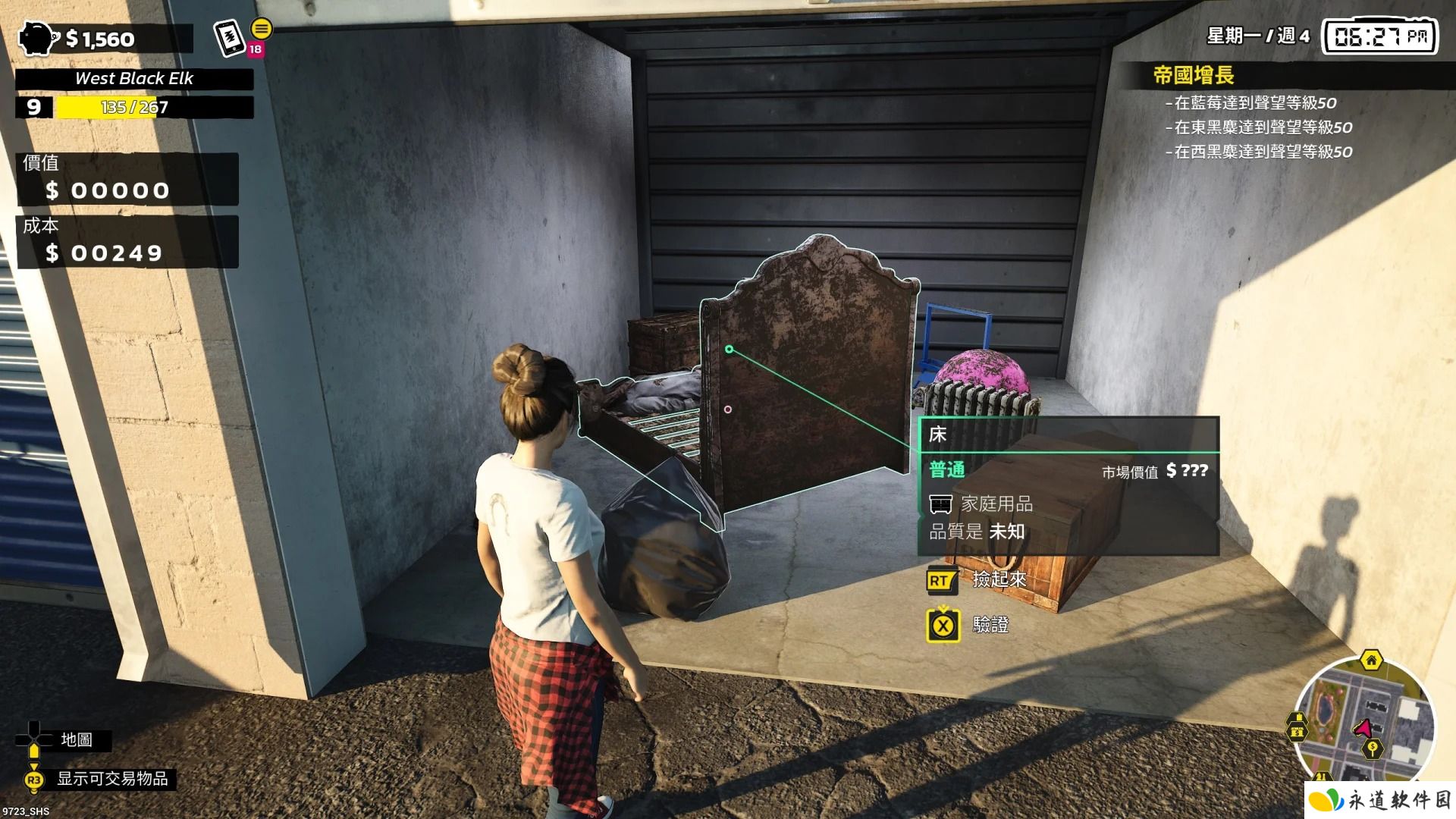Open the phone with 18 notifications
1456x819 pixels.
point(229,38)
